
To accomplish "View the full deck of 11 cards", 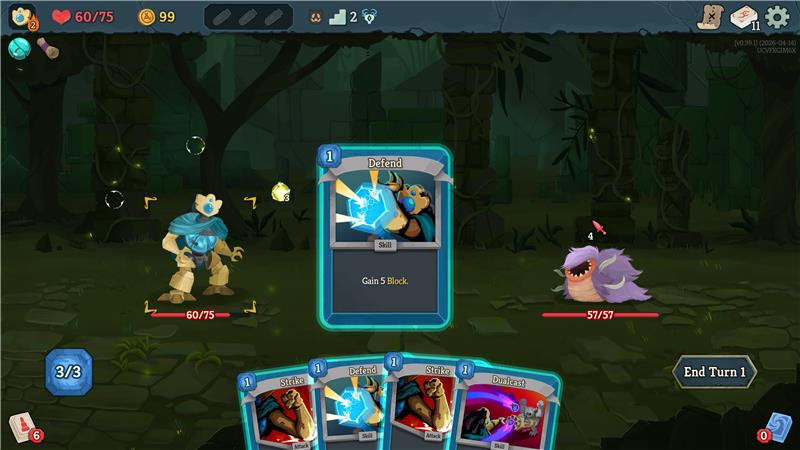I will click(743, 17).
